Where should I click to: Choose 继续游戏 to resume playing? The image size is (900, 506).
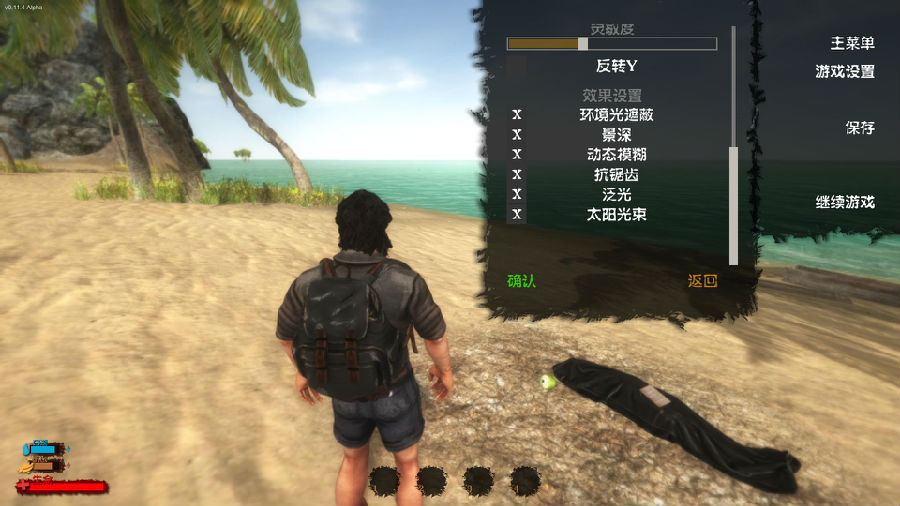tap(845, 202)
